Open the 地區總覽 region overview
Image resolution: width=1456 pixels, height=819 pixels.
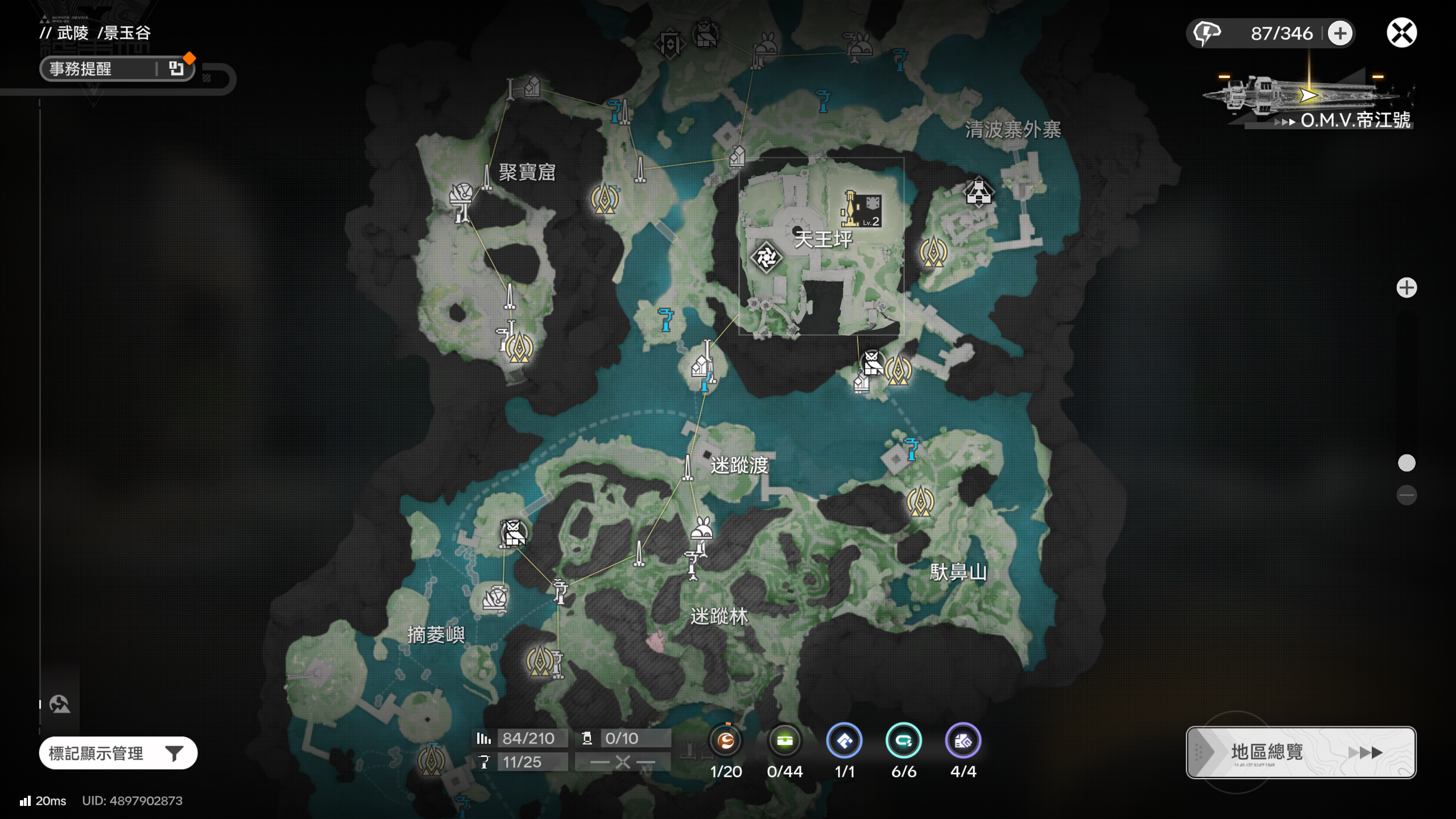click(1300, 752)
